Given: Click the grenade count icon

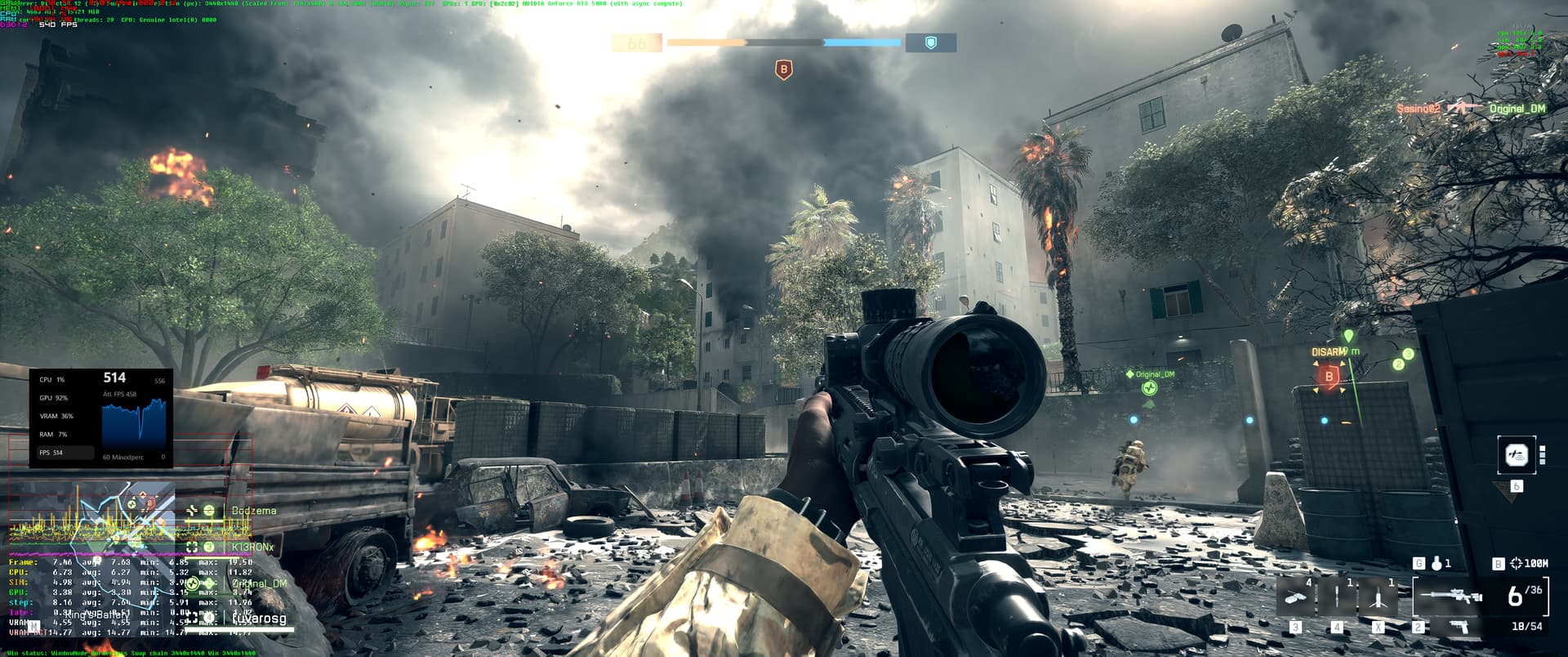Looking at the screenshot, I should pos(1437,563).
